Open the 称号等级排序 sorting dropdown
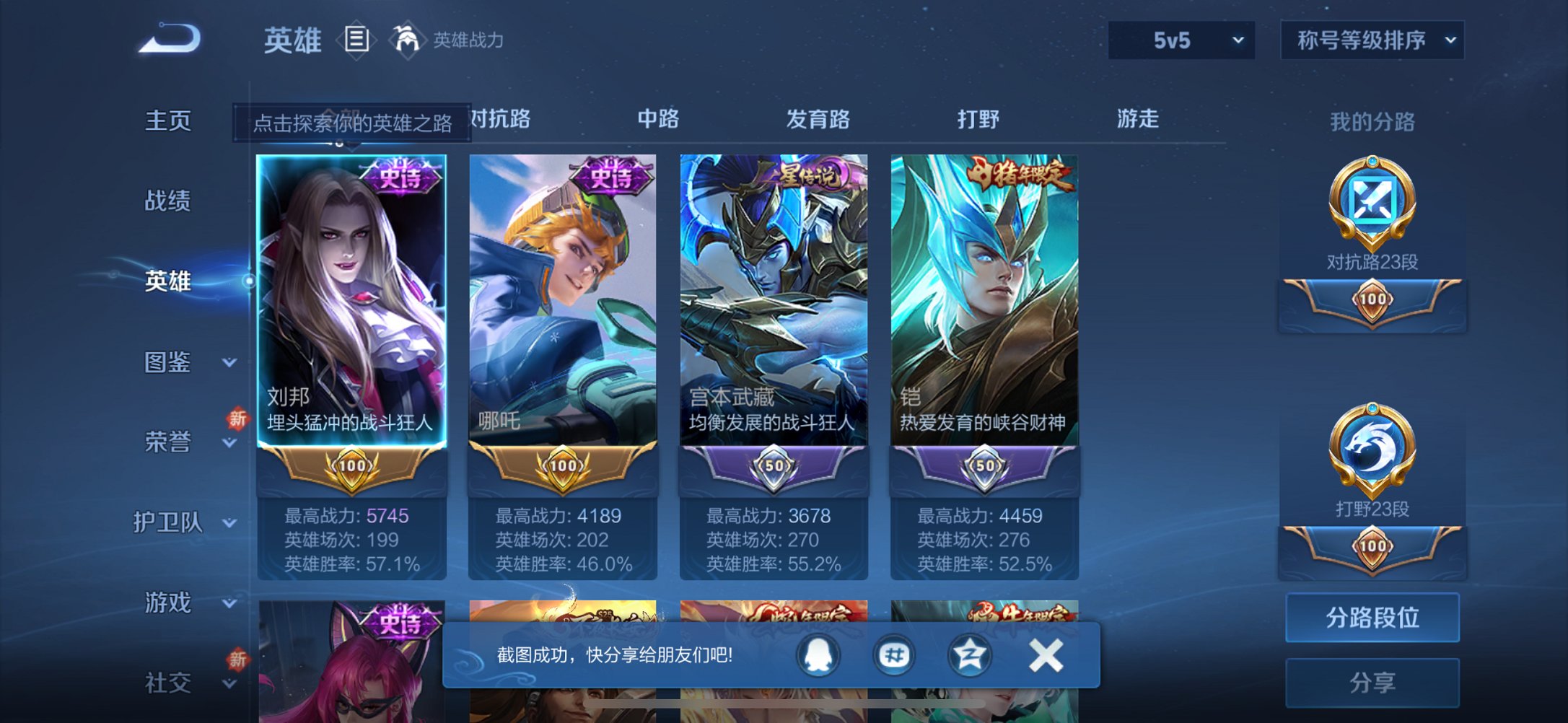This screenshot has width=1568, height=723. (1370, 40)
